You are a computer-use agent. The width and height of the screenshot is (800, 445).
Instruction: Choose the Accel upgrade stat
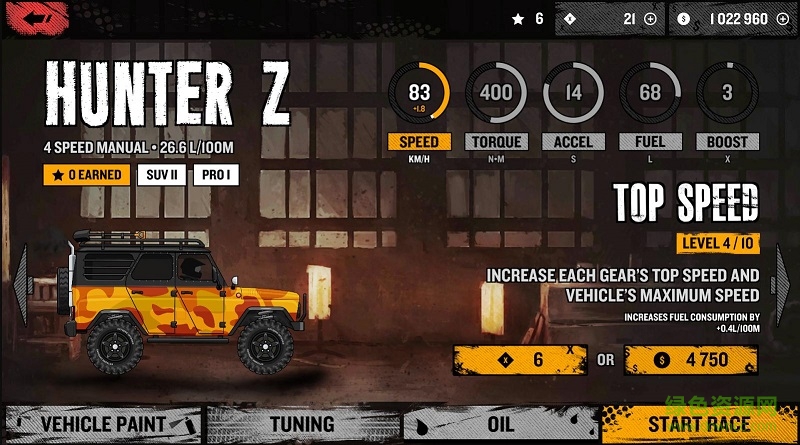(x=573, y=96)
